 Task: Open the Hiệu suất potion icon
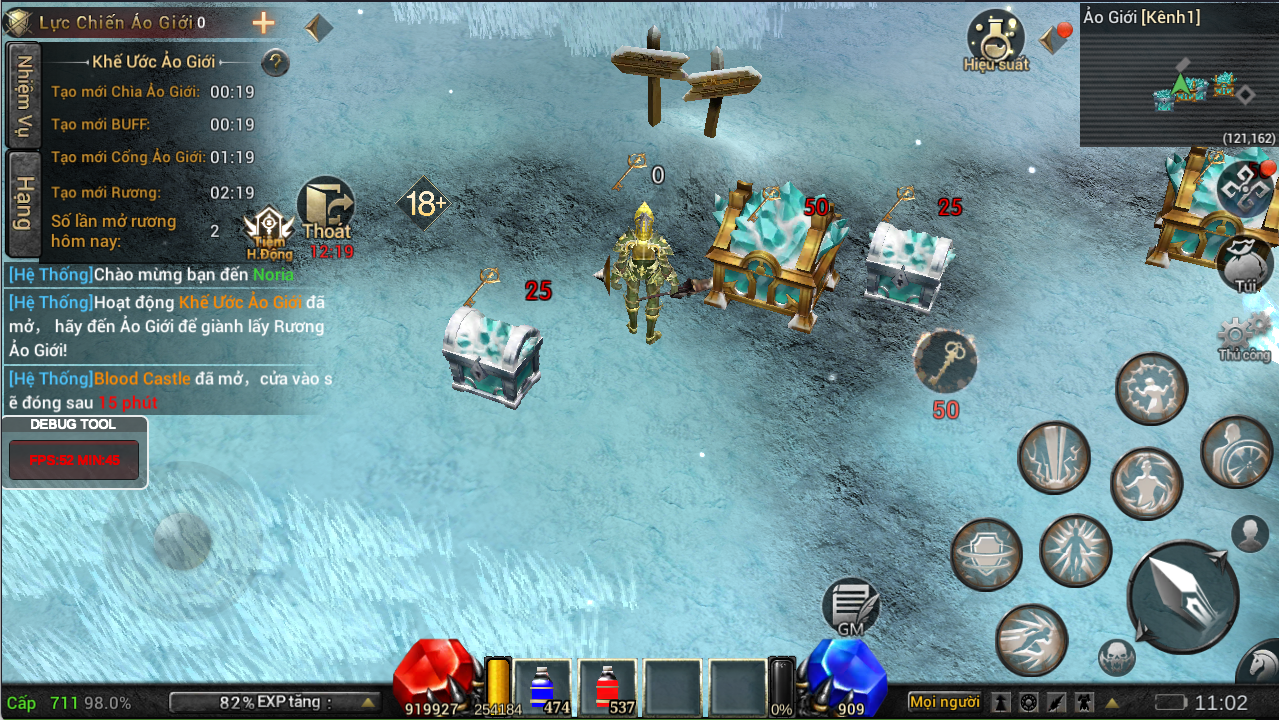tap(995, 40)
